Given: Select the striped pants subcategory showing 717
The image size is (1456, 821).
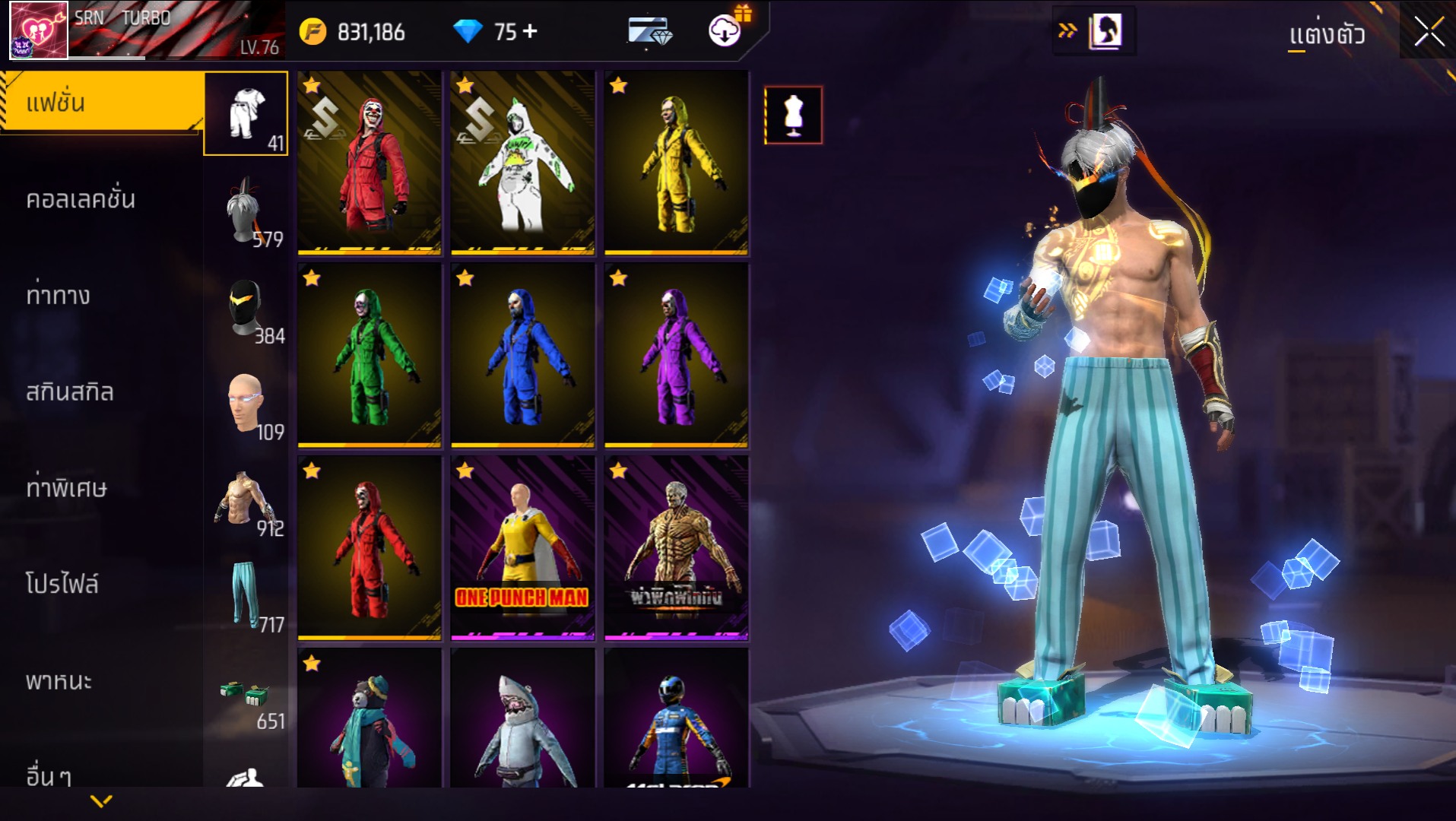Looking at the screenshot, I should tap(246, 596).
